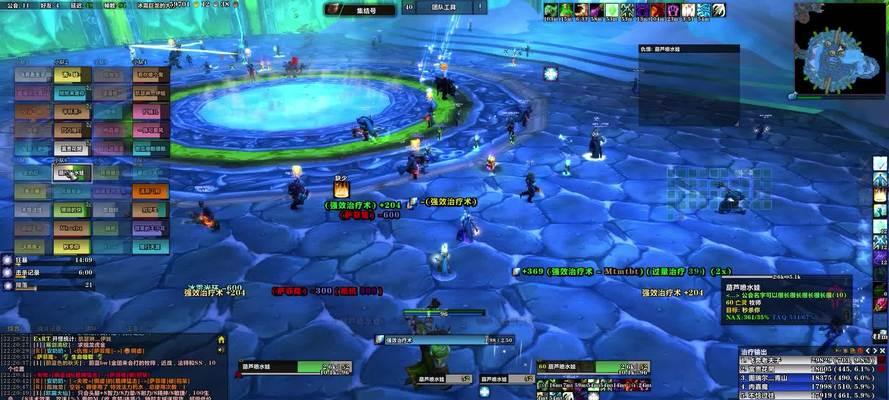The height and width of the screenshot is (400, 889).
Task: Select the raid frame labeled Mtmtbt
Action: click(x=71, y=228)
